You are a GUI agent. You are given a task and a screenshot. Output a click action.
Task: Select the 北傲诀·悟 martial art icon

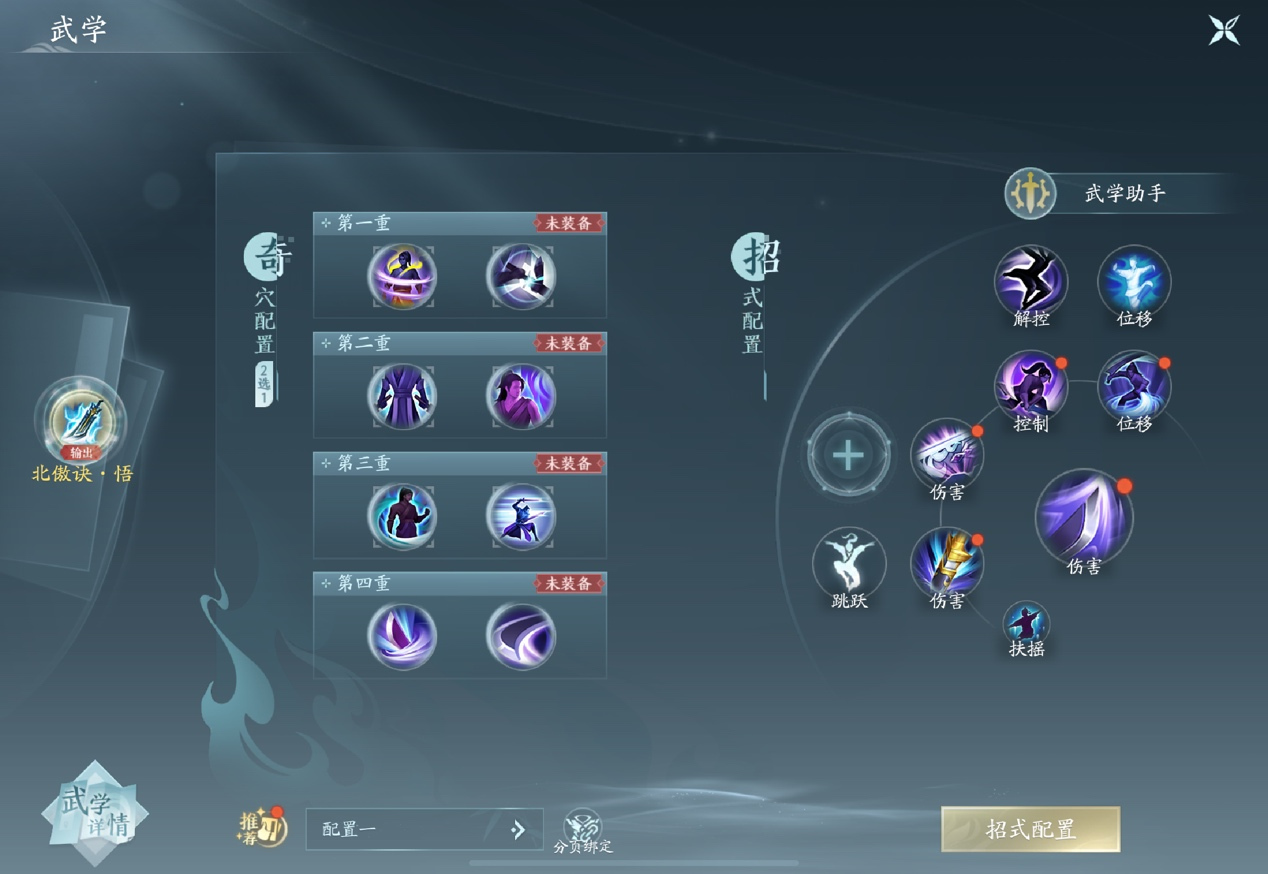pyautogui.click(x=80, y=420)
